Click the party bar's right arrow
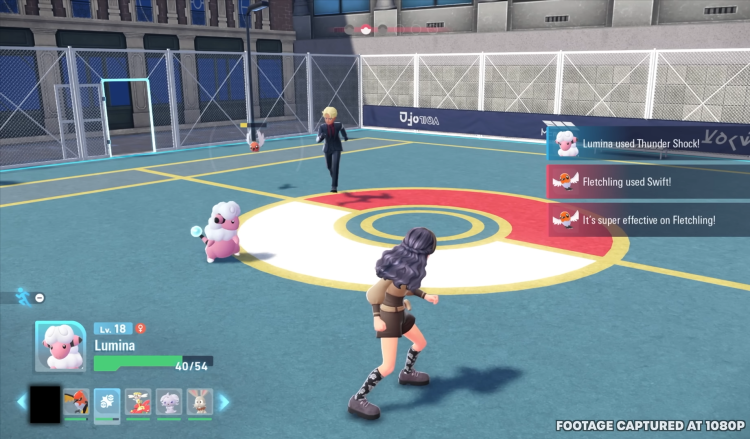Screen dimensions: 750x439 pos(224,403)
